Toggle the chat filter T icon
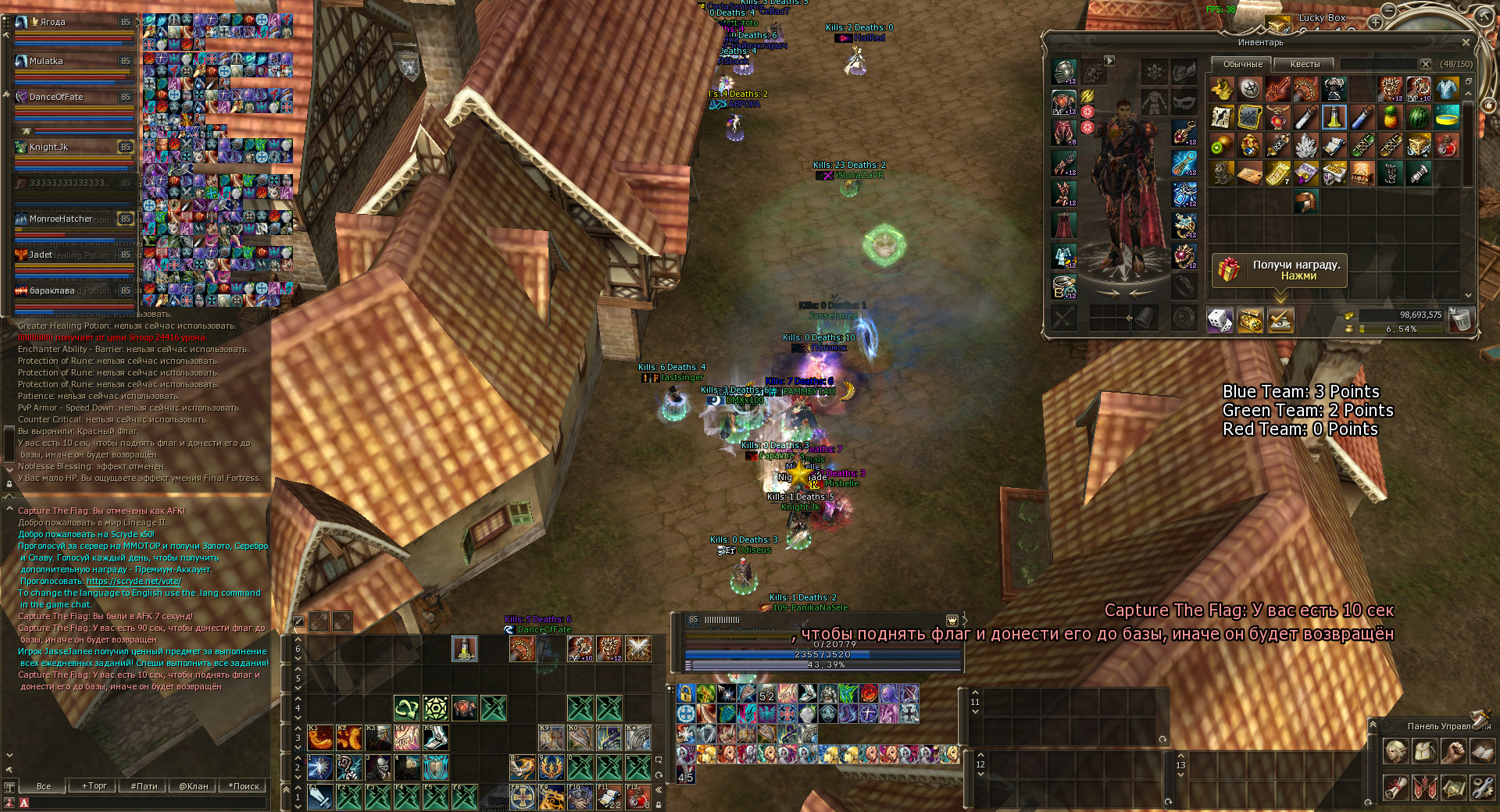Viewport: 1500px width, 812px height. pyautogui.click(x=9, y=787)
